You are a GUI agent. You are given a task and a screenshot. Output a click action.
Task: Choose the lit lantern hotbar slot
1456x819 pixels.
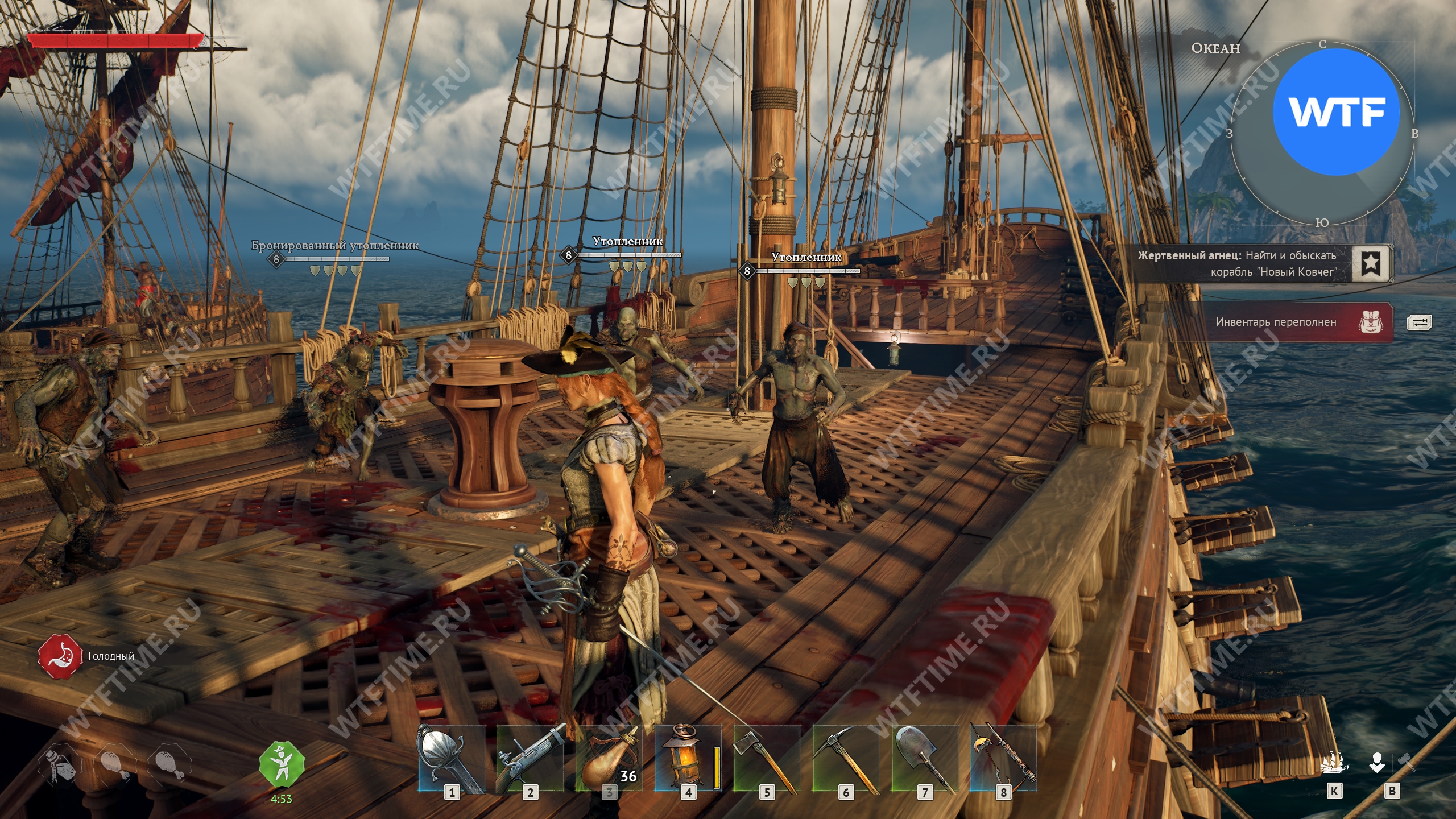pos(688,758)
